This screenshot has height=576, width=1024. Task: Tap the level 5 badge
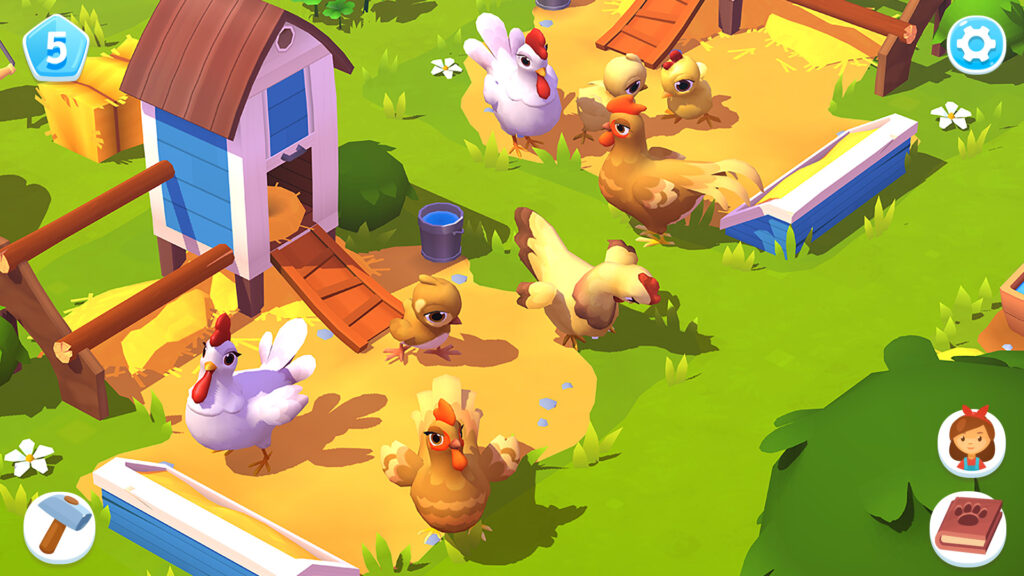coord(56,48)
